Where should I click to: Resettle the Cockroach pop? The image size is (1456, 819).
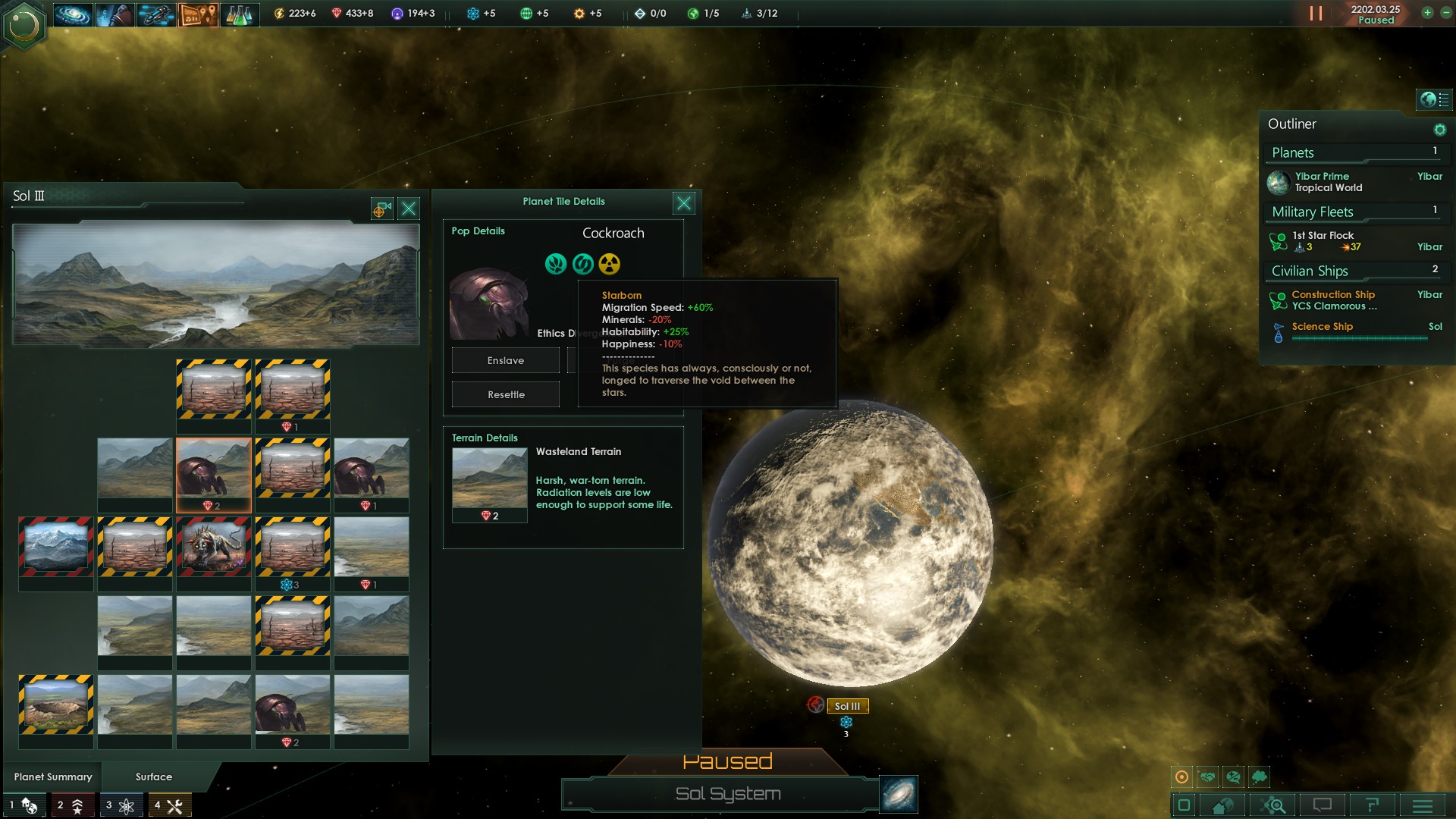click(x=505, y=394)
